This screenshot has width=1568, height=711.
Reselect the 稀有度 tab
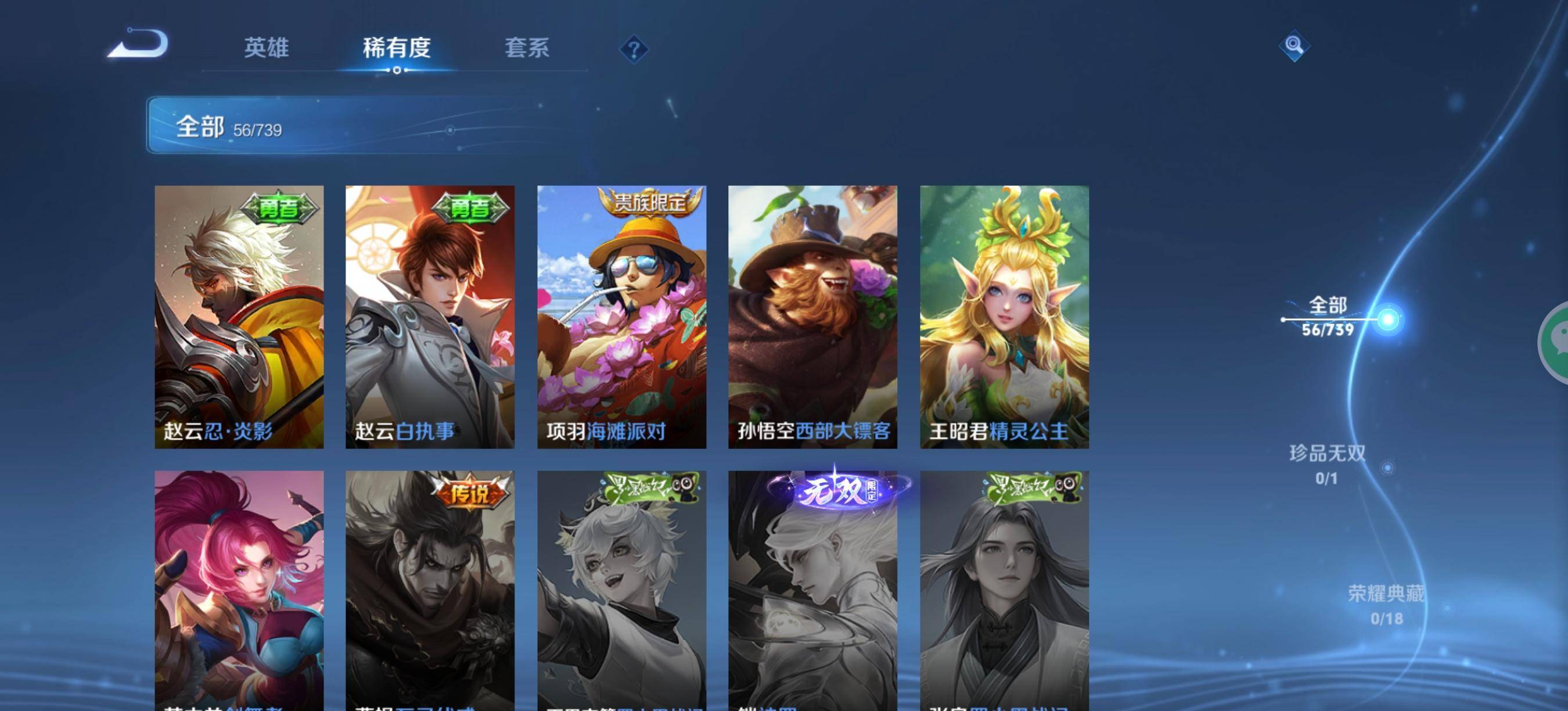(x=397, y=49)
